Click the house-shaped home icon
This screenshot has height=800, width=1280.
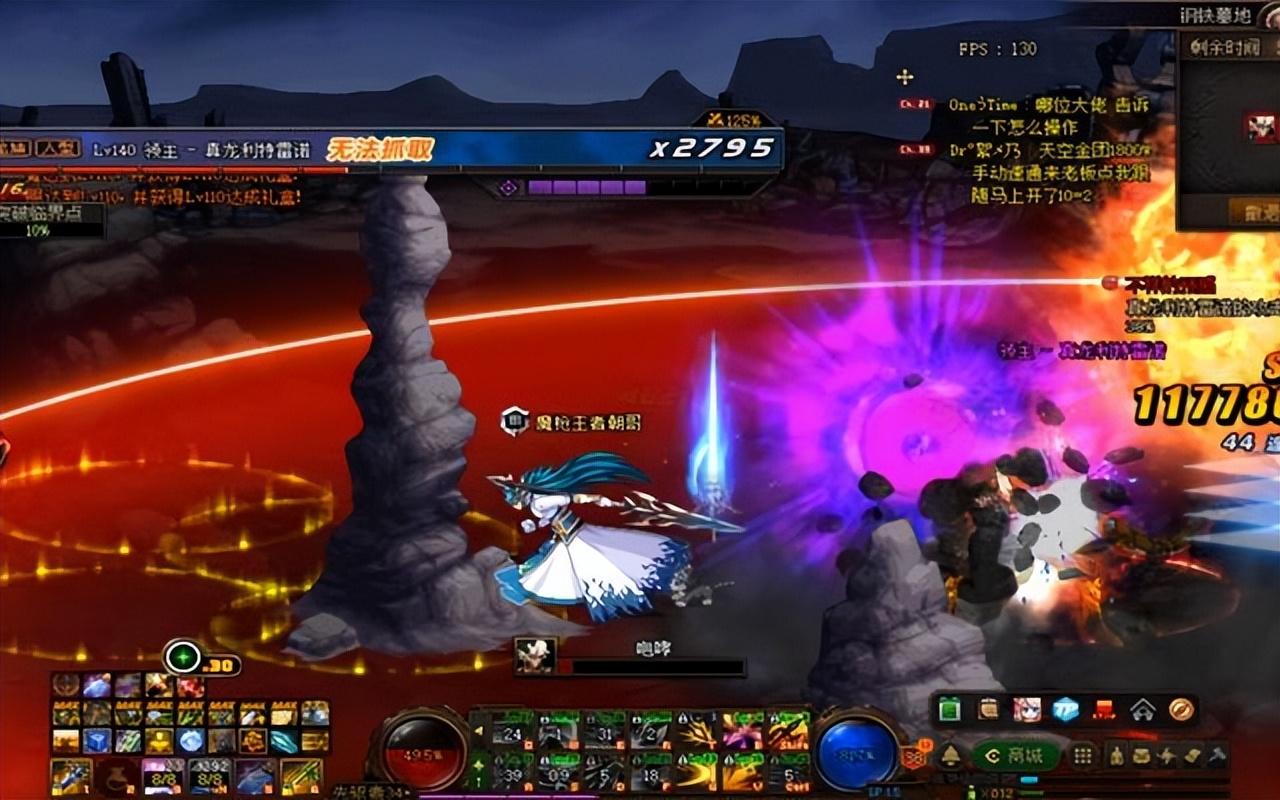(1143, 709)
